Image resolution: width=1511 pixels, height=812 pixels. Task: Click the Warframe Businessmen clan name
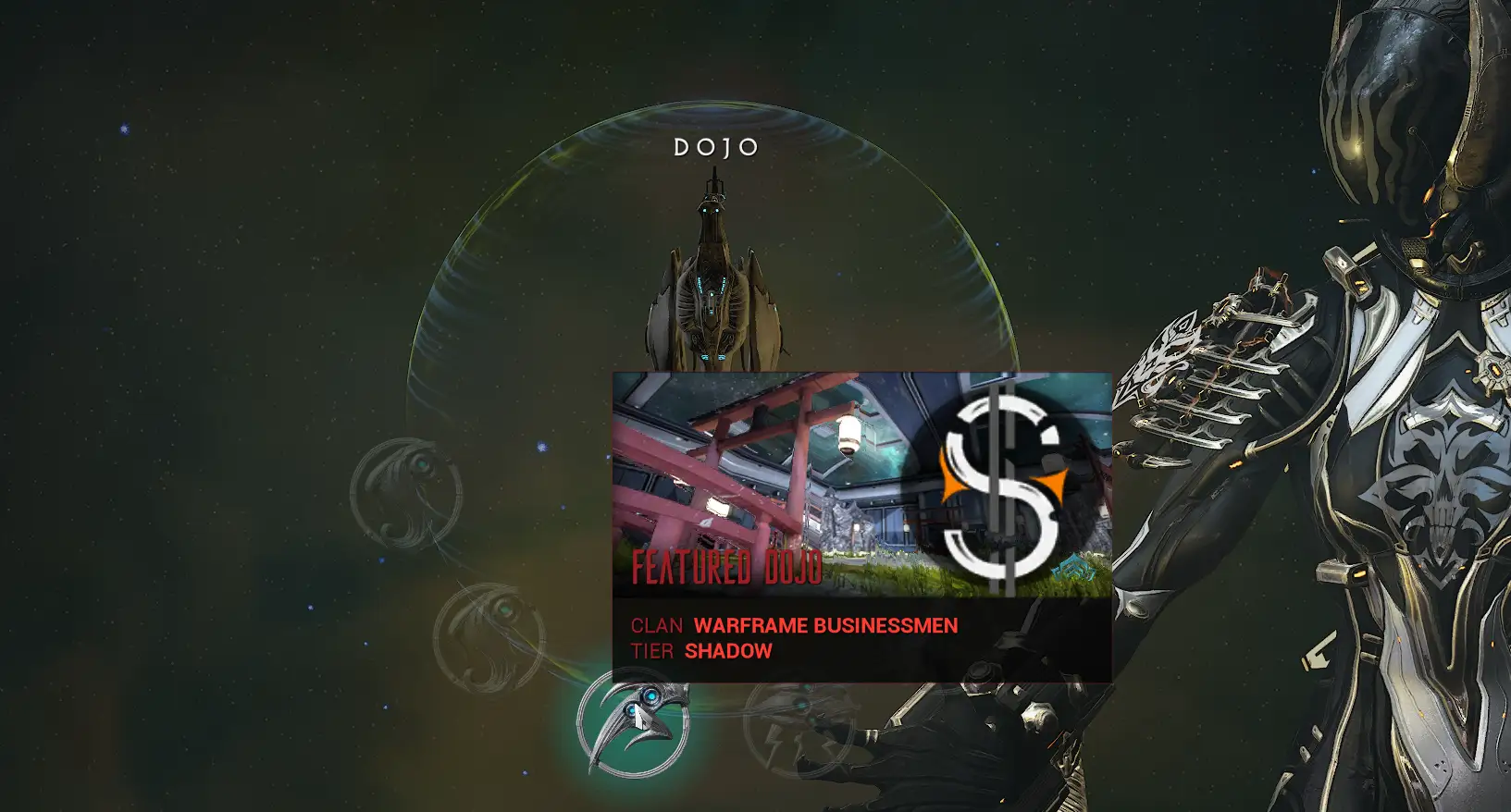click(x=825, y=626)
